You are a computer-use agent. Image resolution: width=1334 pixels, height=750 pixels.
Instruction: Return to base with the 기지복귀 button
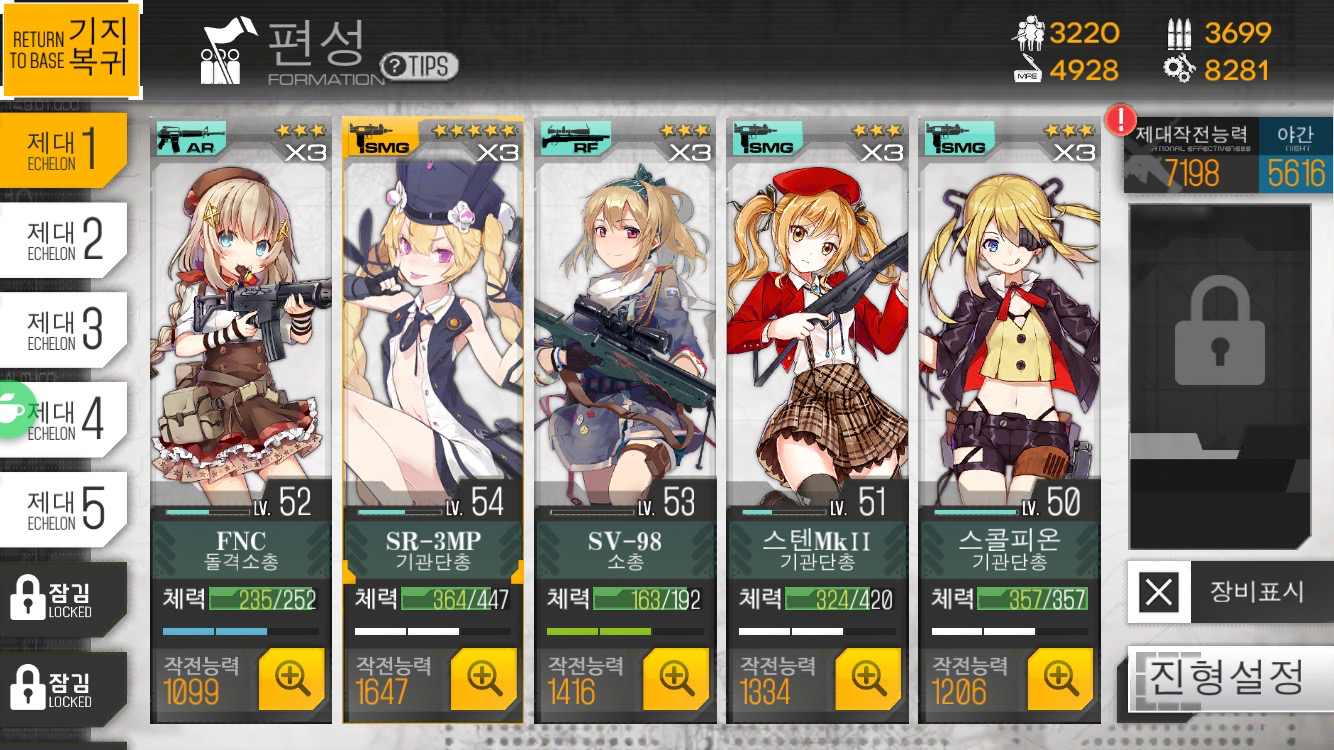point(70,48)
